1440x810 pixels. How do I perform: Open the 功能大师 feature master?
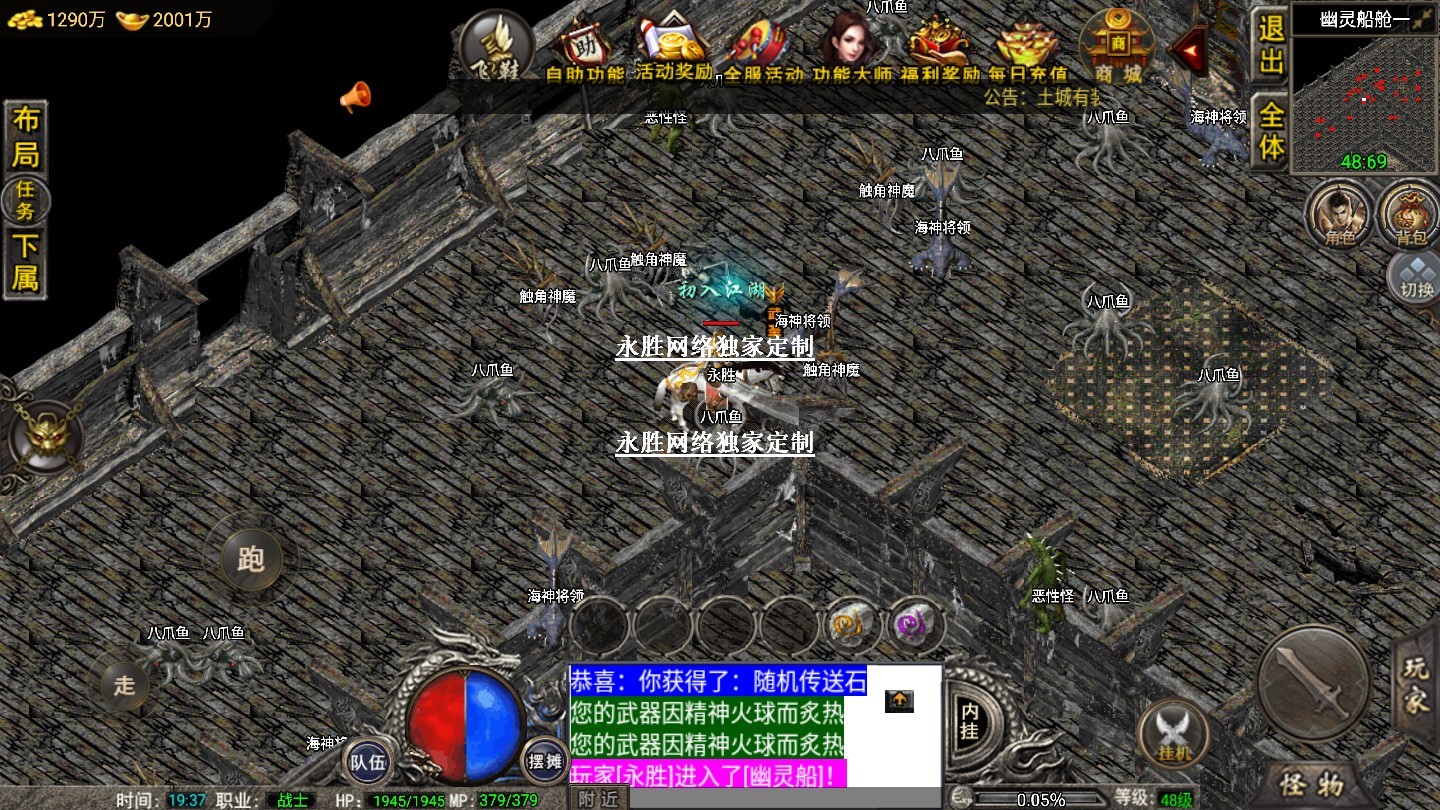(x=851, y=50)
